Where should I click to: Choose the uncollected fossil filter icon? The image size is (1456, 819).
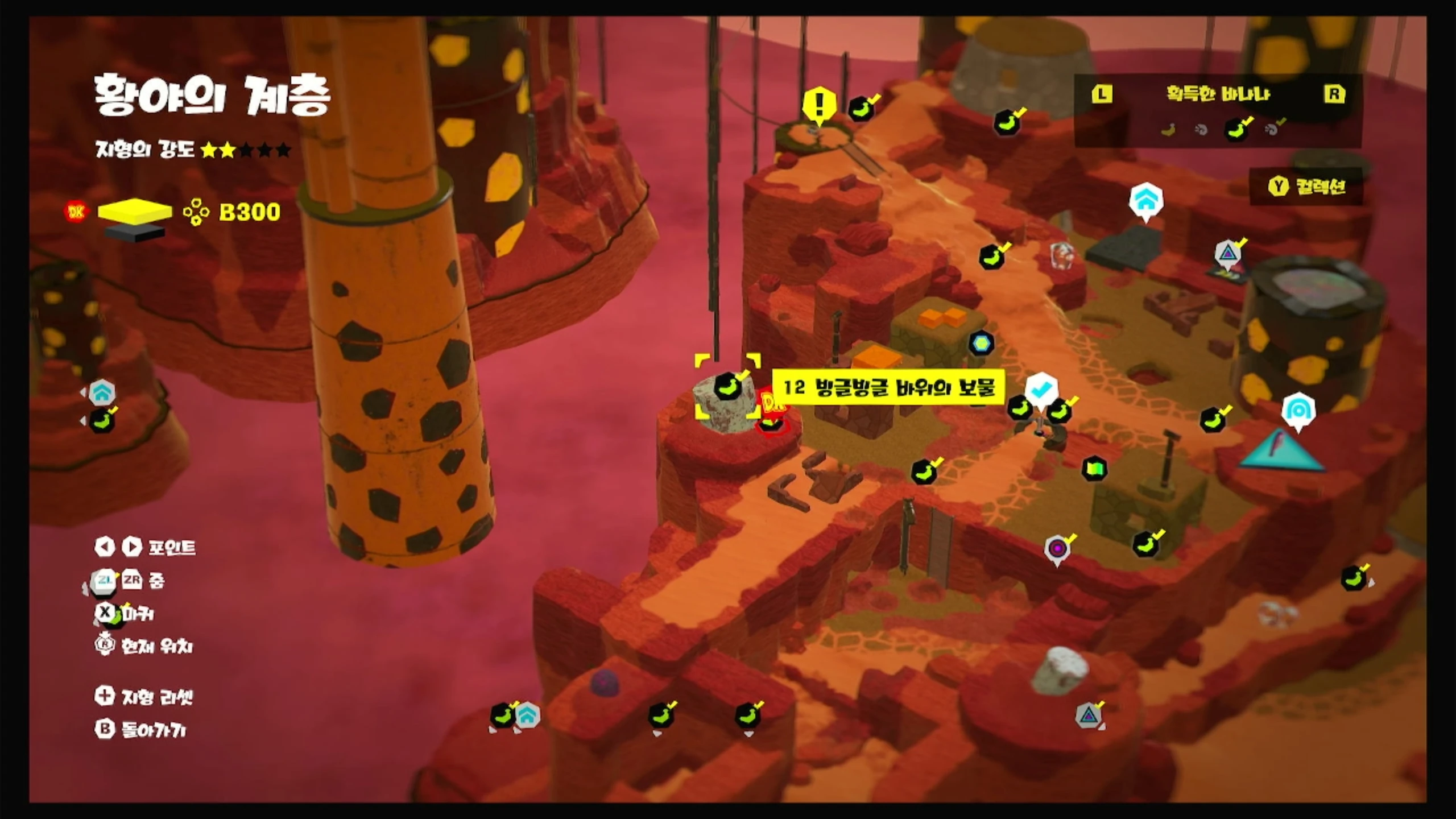pyautogui.click(x=1201, y=130)
